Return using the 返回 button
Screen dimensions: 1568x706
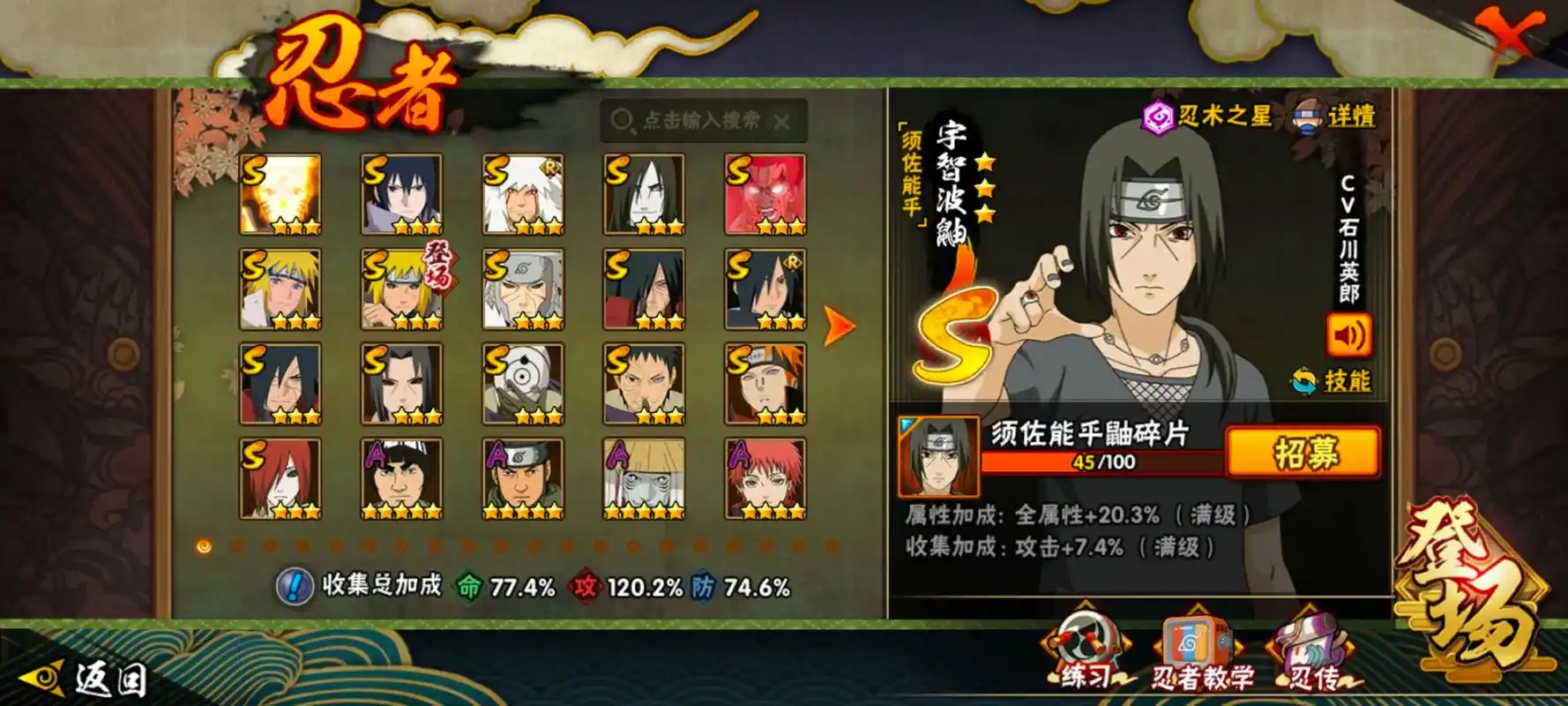click(x=84, y=680)
